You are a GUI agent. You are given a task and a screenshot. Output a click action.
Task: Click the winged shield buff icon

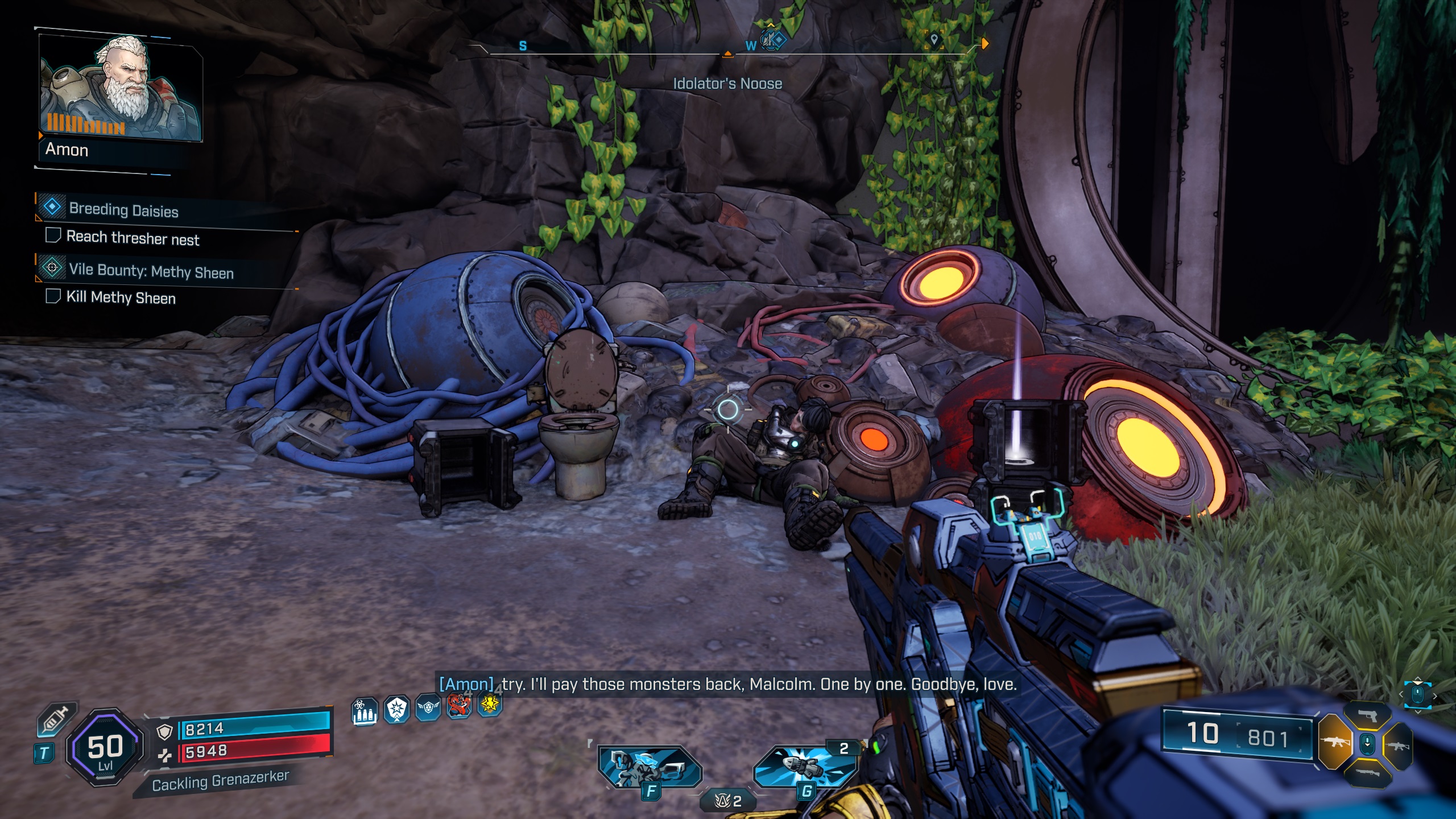pyautogui.click(x=428, y=708)
